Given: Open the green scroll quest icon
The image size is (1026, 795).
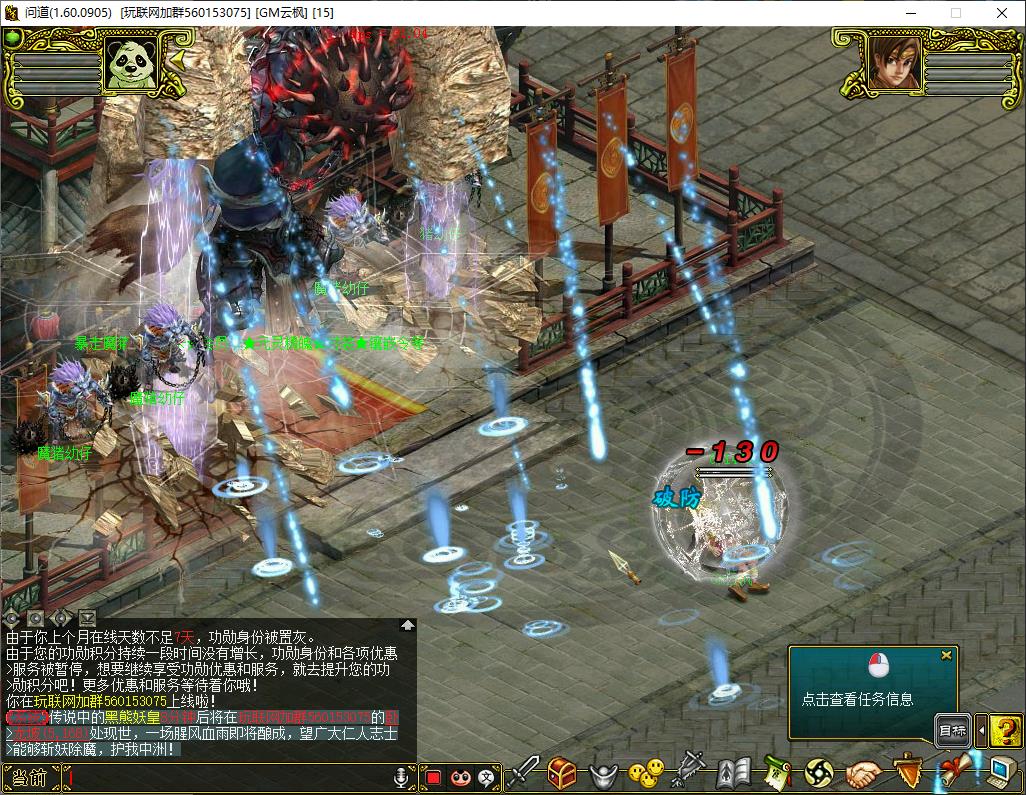Looking at the screenshot, I should pyautogui.click(x=777, y=773).
